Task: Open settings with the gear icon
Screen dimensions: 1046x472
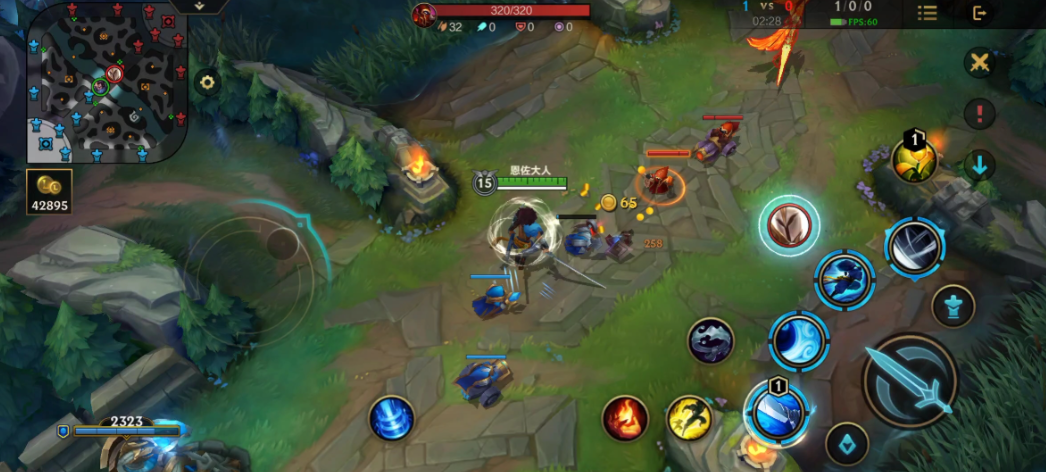Action: [207, 83]
